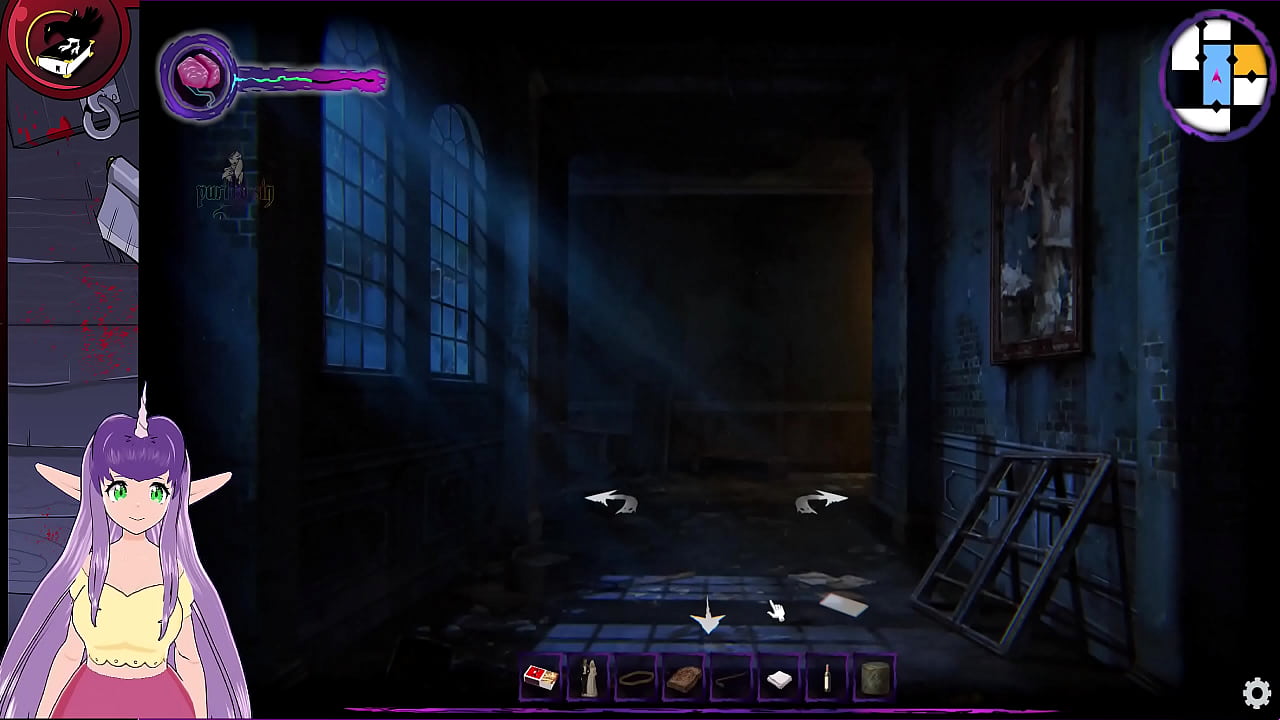Pick the rope loop inventory item

[x=636, y=679]
